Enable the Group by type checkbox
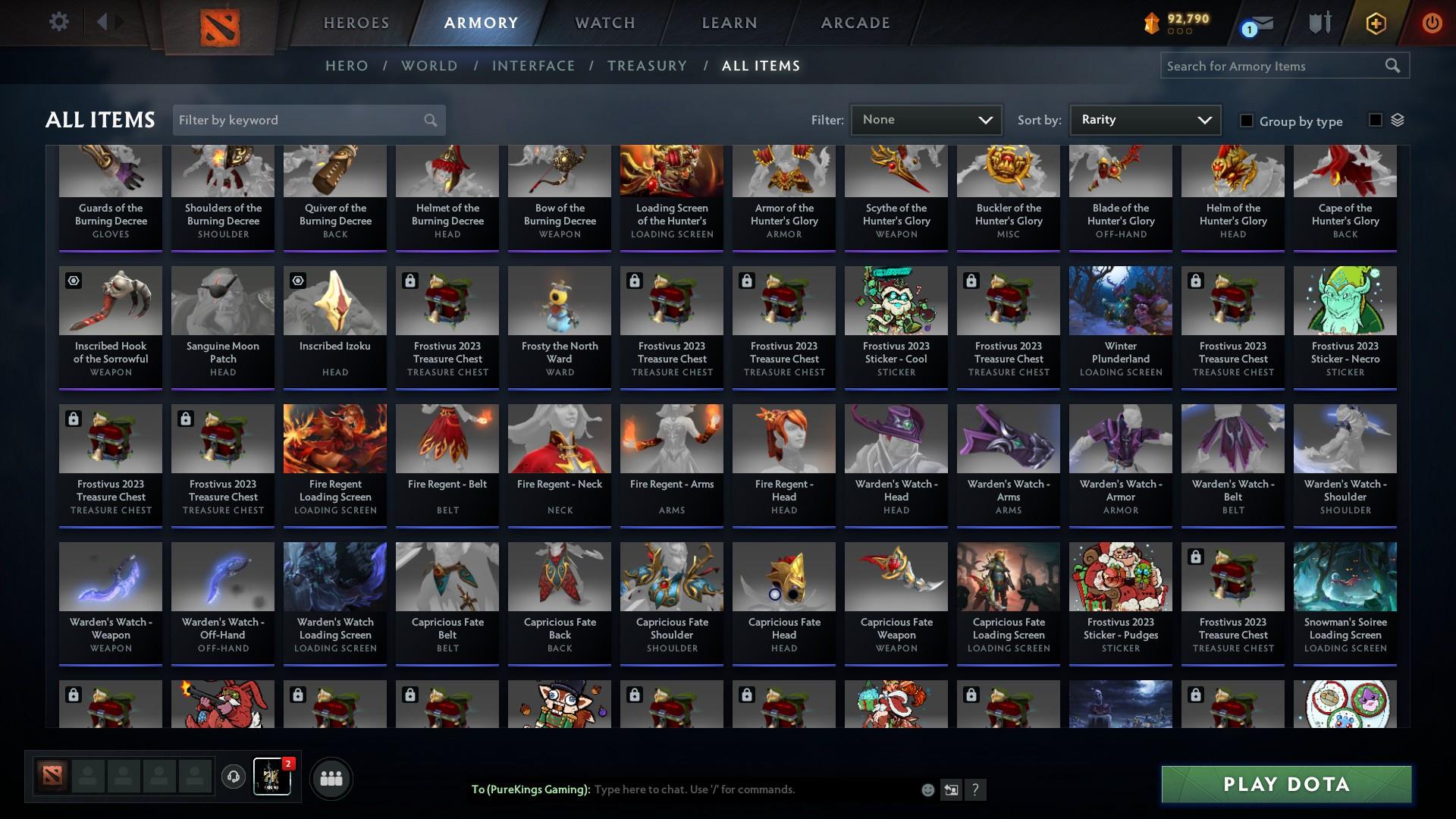The image size is (1456, 819). click(1246, 121)
